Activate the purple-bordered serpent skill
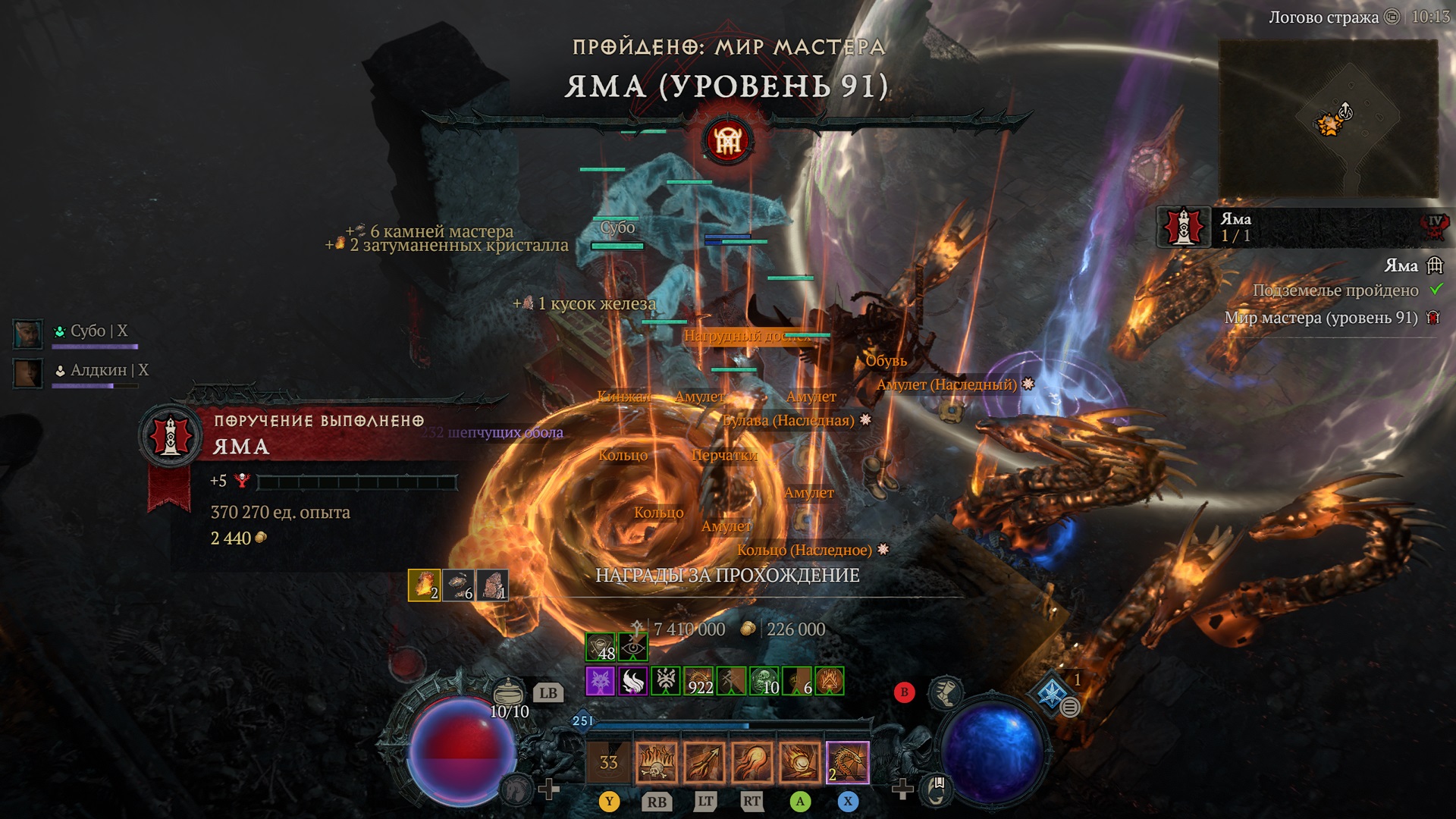1456x819 pixels. tap(848, 762)
